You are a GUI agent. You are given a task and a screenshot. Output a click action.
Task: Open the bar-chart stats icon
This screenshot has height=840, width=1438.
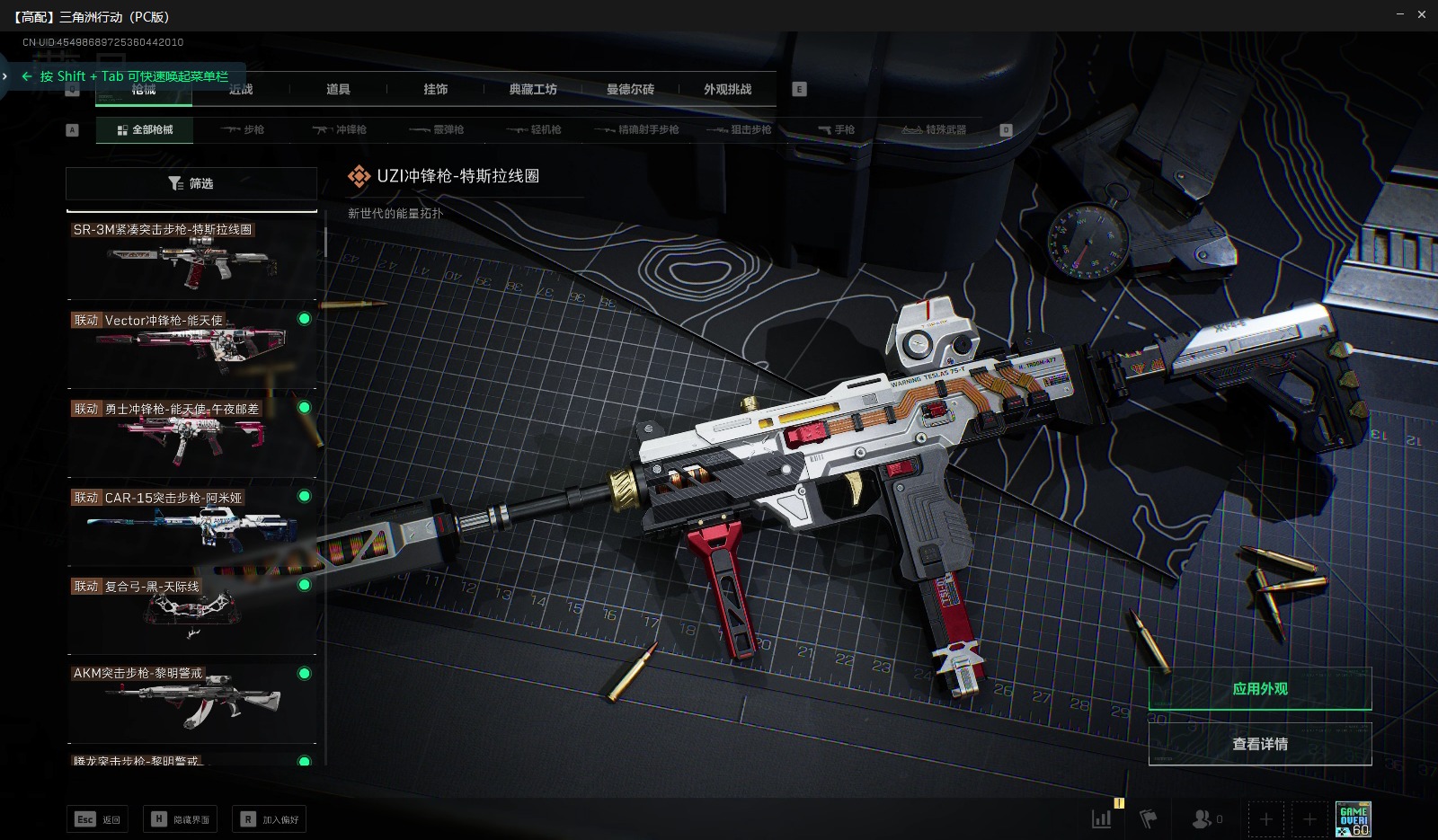tap(1101, 818)
